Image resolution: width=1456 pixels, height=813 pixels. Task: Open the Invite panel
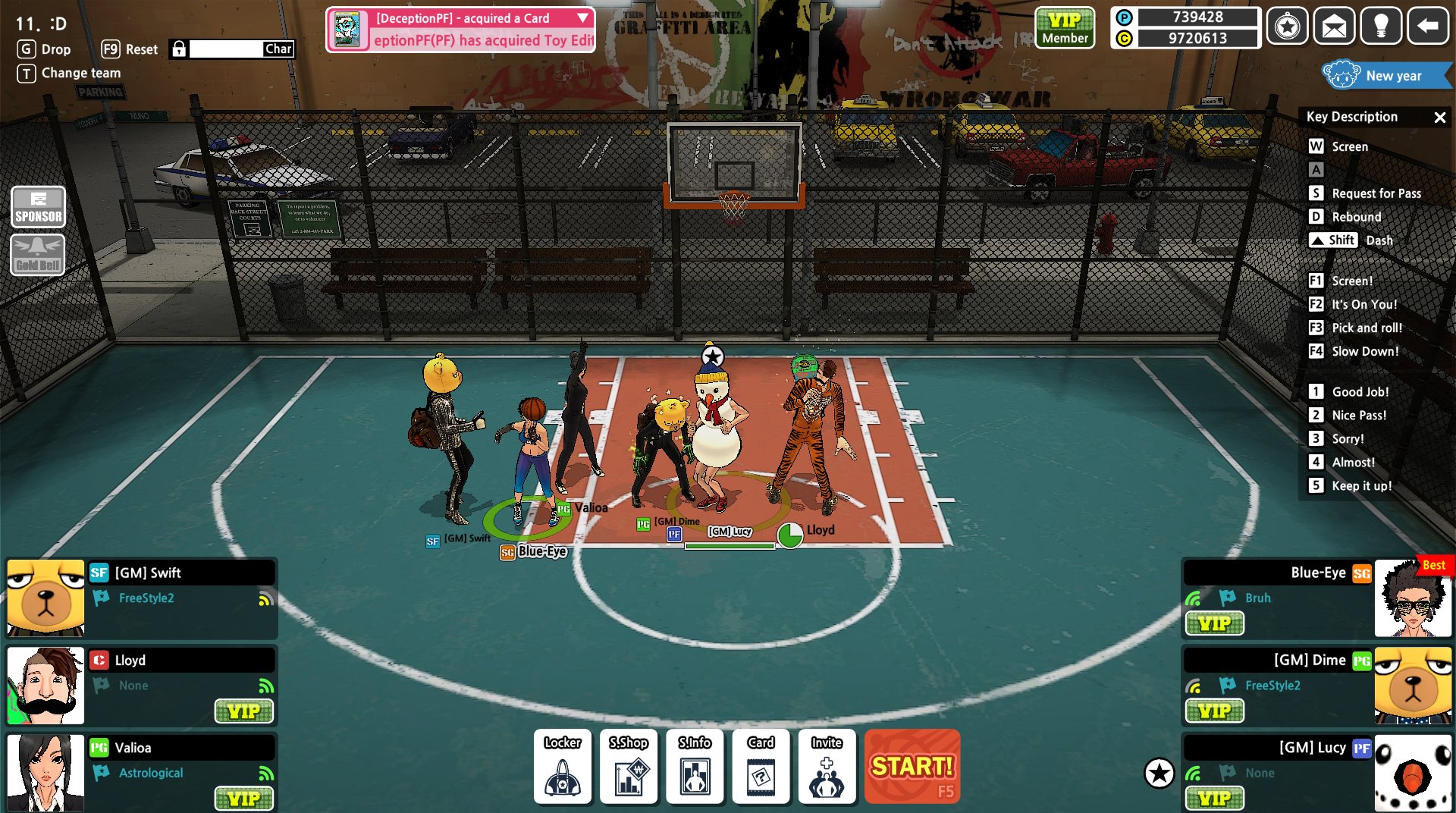coord(827,766)
